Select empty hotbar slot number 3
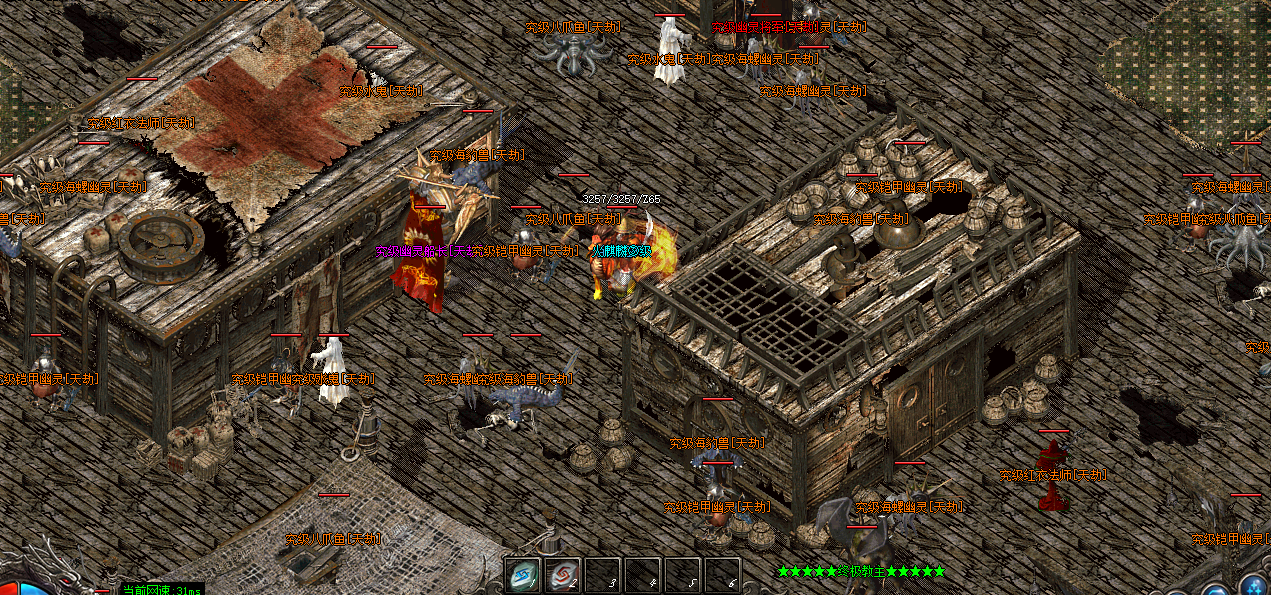The height and width of the screenshot is (595, 1271). pos(603,575)
